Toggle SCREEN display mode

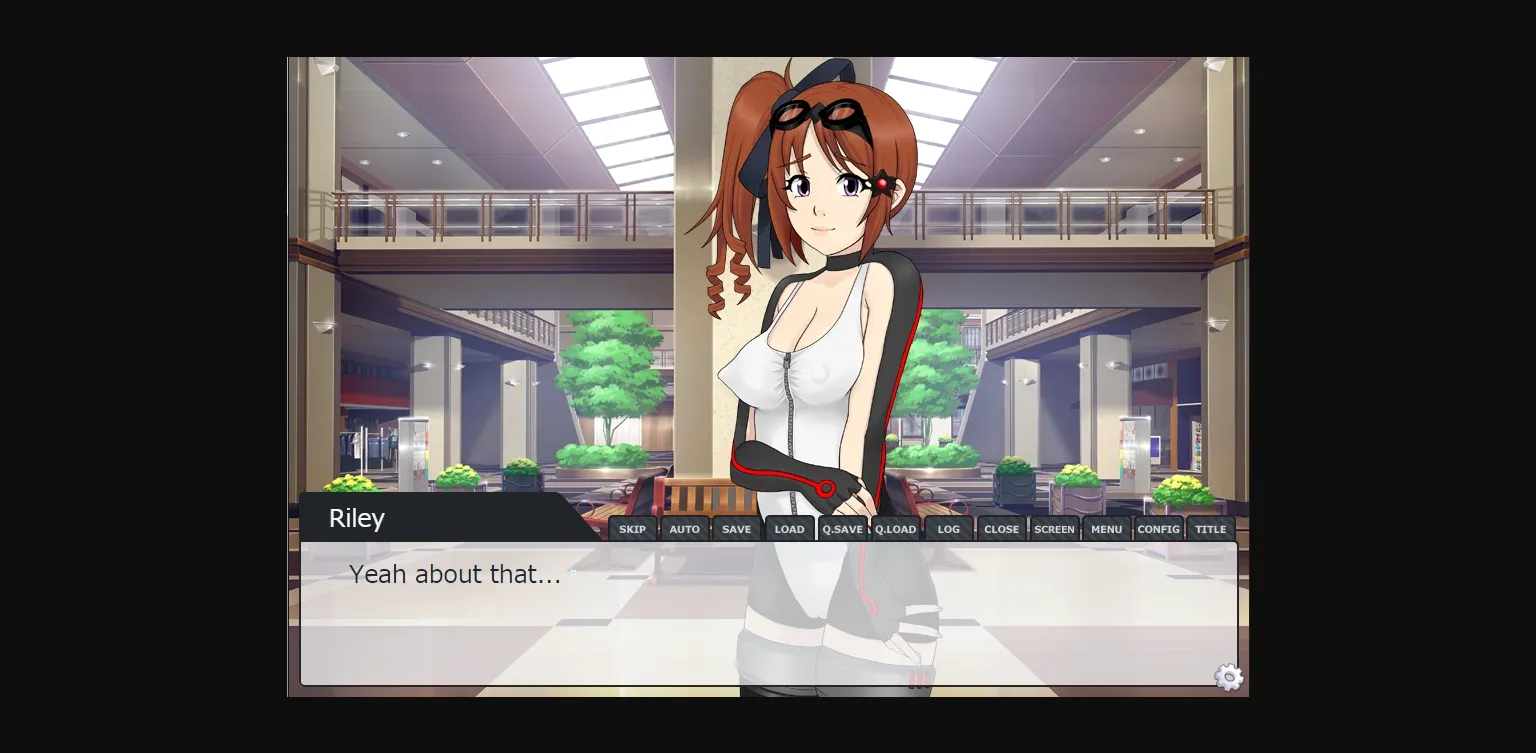(x=1054, y=528)
